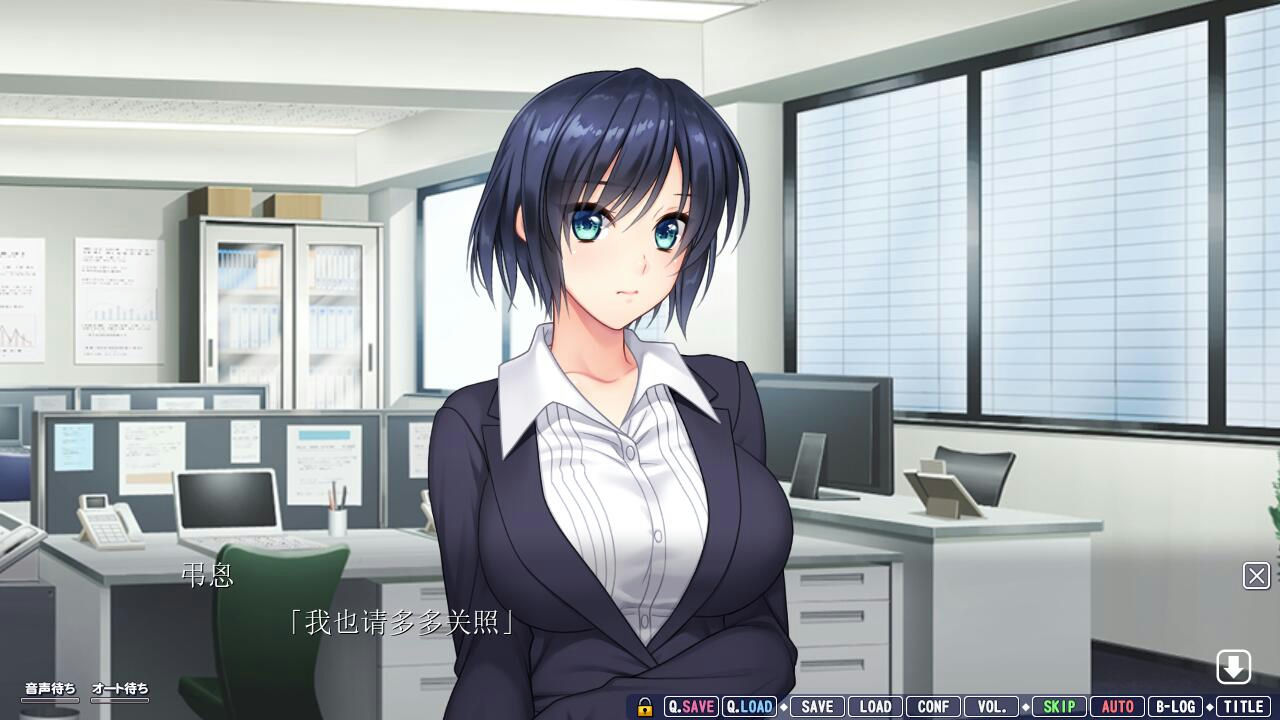Click the diamond separator before TITLE

pos(1209,706)
